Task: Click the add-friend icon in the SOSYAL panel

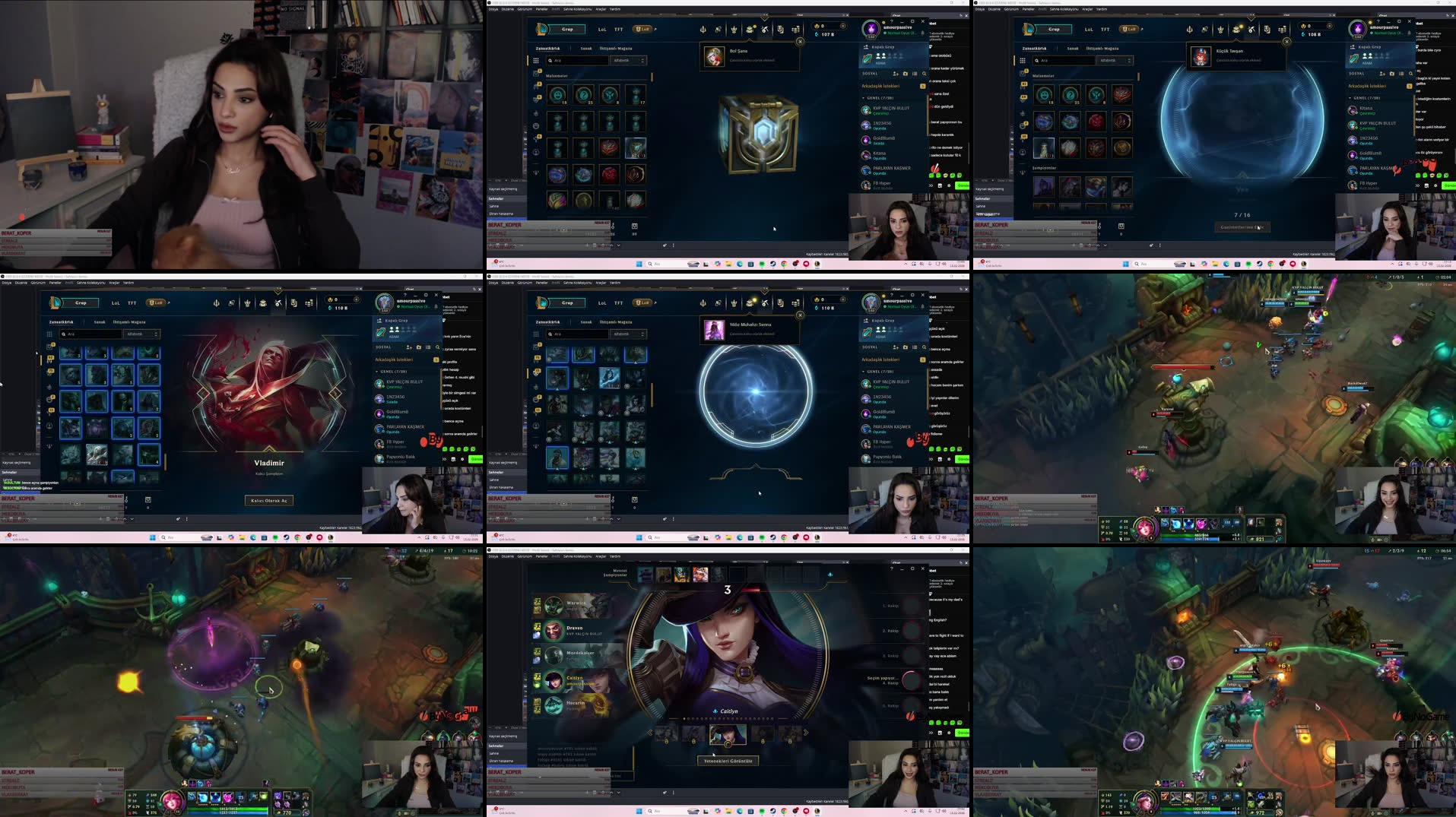Action: pyautogui.click(x=896, y=74)
